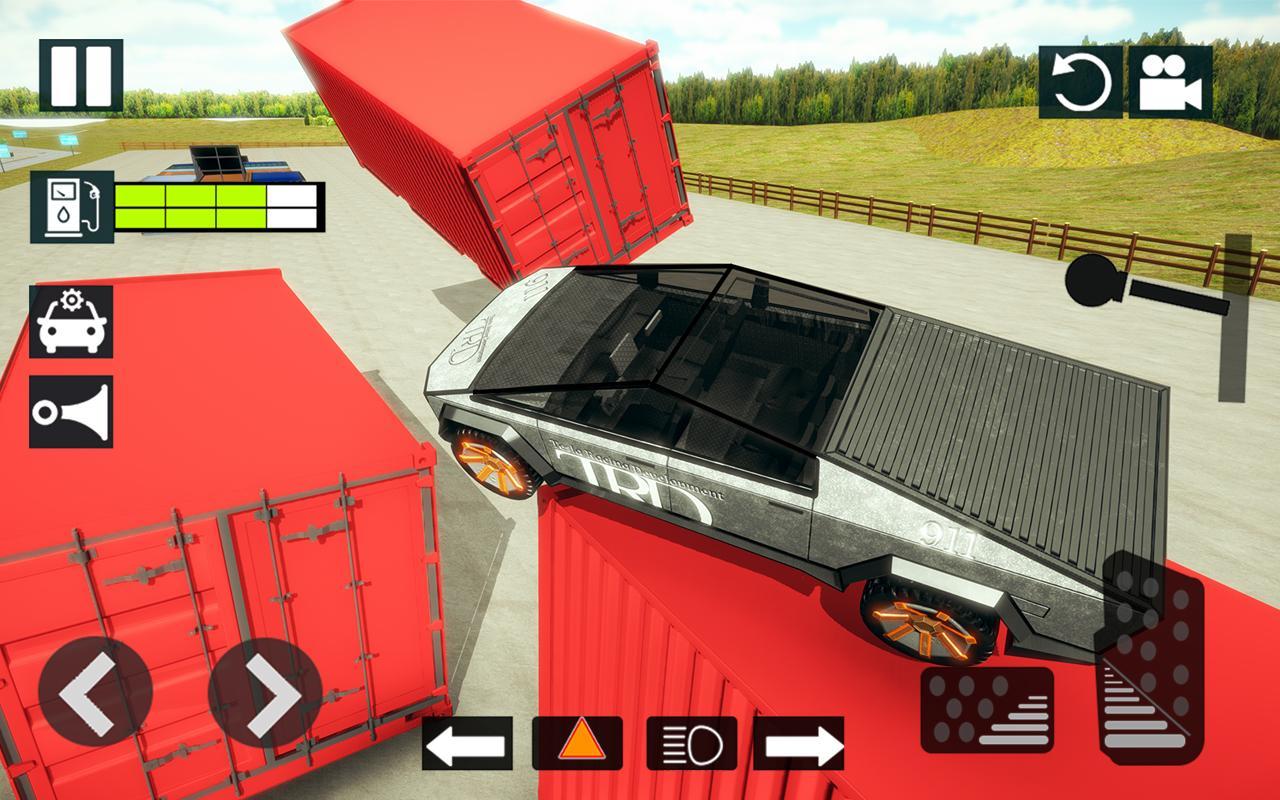Viewport: 1280px width, 800px height.
Task: Pause the game
Action: click(x=81, y=75)
